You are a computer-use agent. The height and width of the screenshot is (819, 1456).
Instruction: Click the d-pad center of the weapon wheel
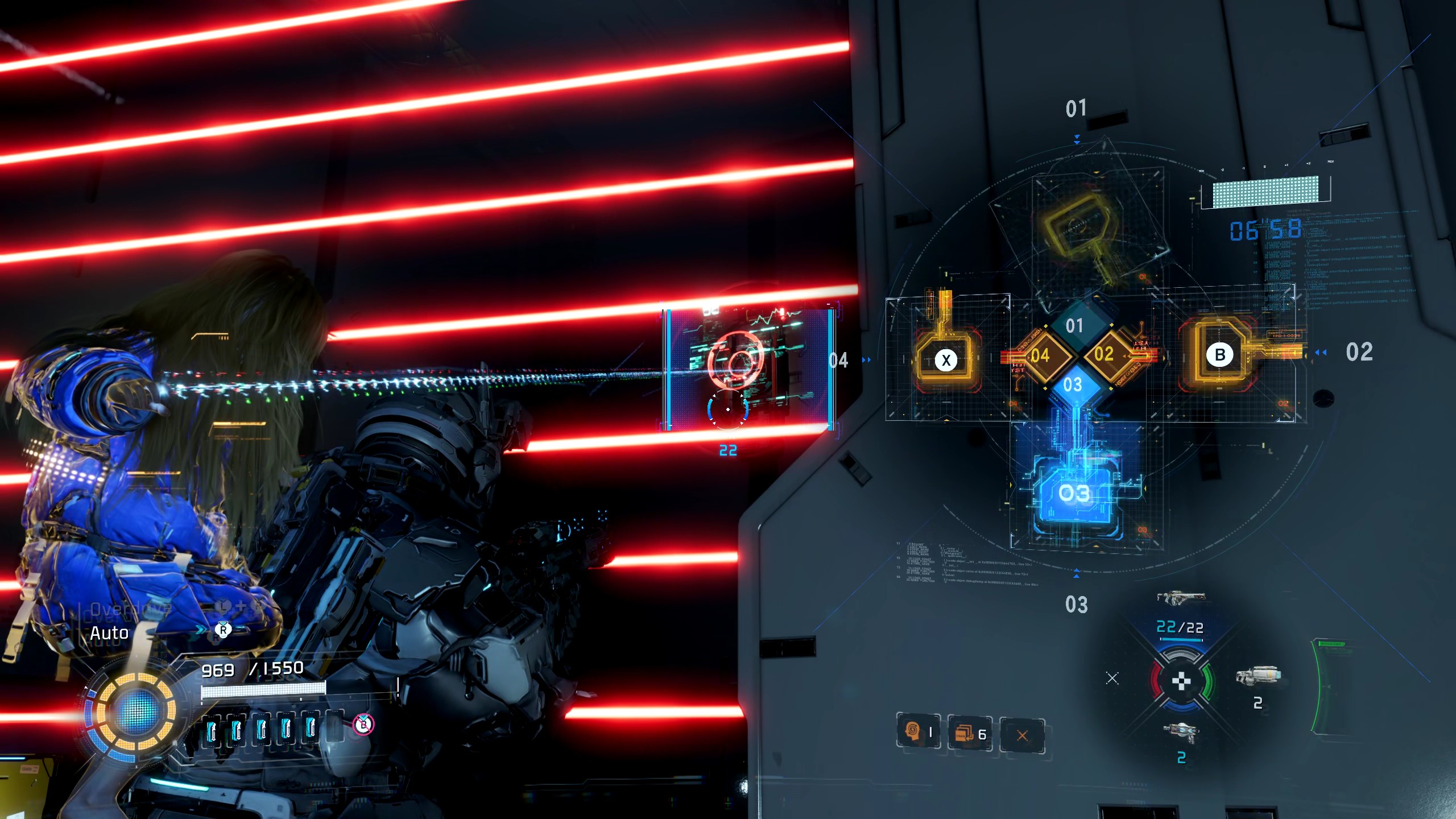[1181, 680]
